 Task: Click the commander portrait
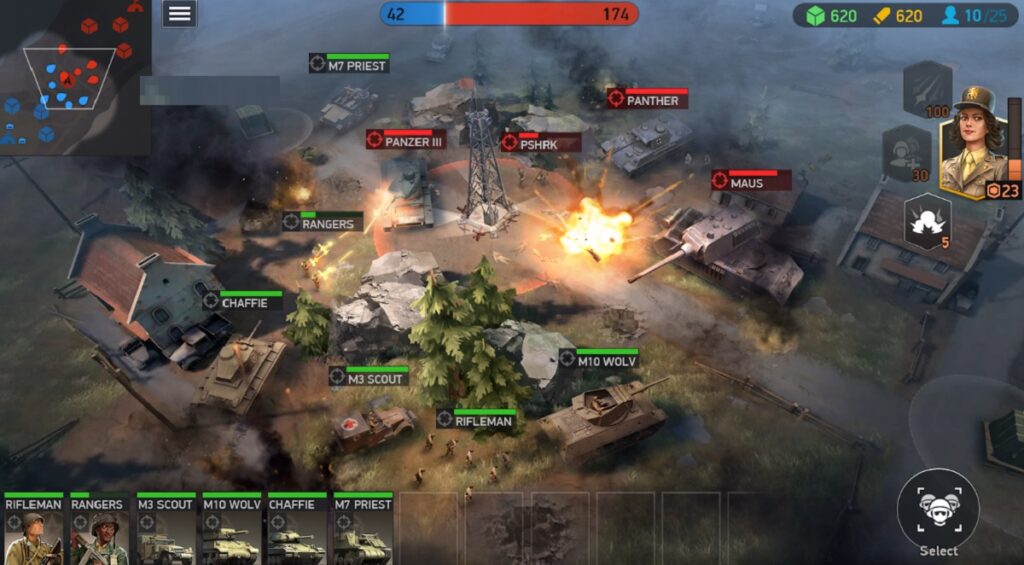click(973, 140)
